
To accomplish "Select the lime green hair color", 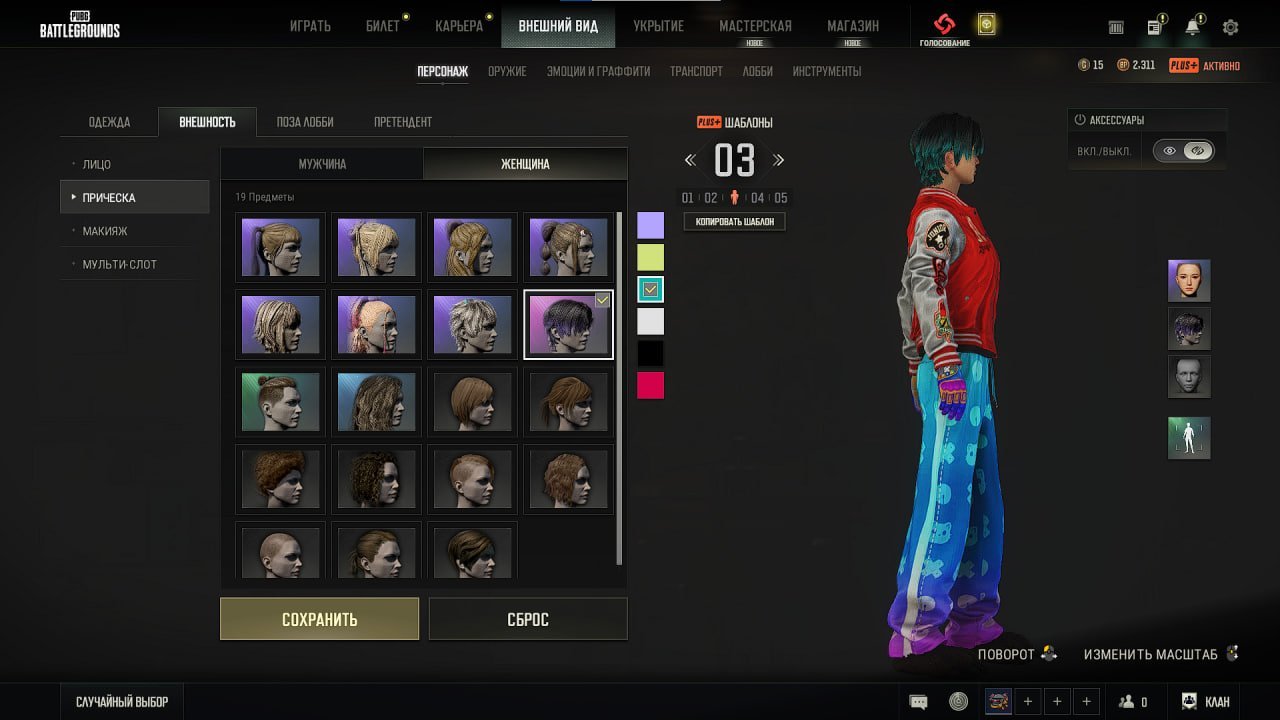I will [x=650, y=257].
